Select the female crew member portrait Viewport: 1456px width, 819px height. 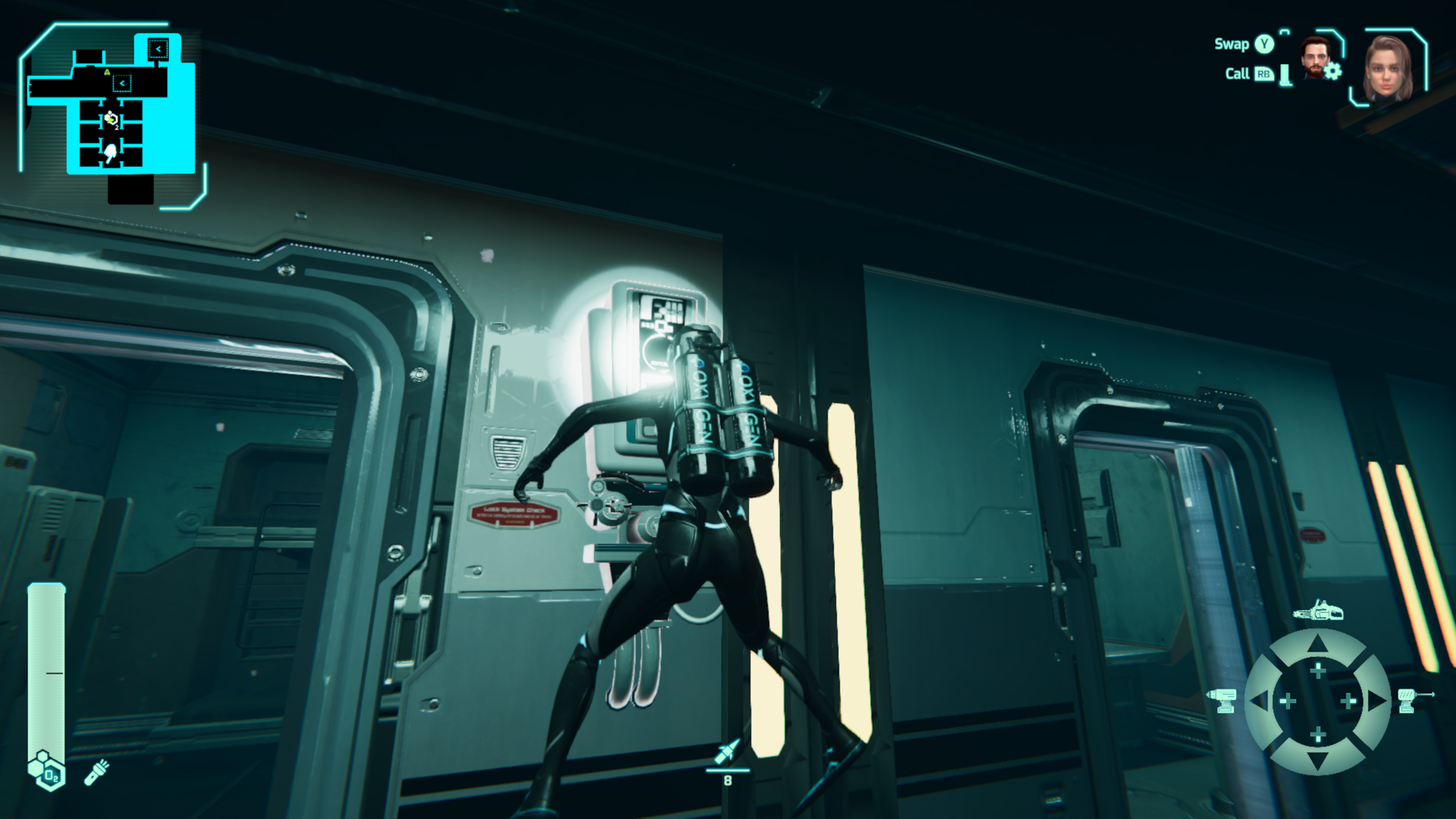(1388, 68)
